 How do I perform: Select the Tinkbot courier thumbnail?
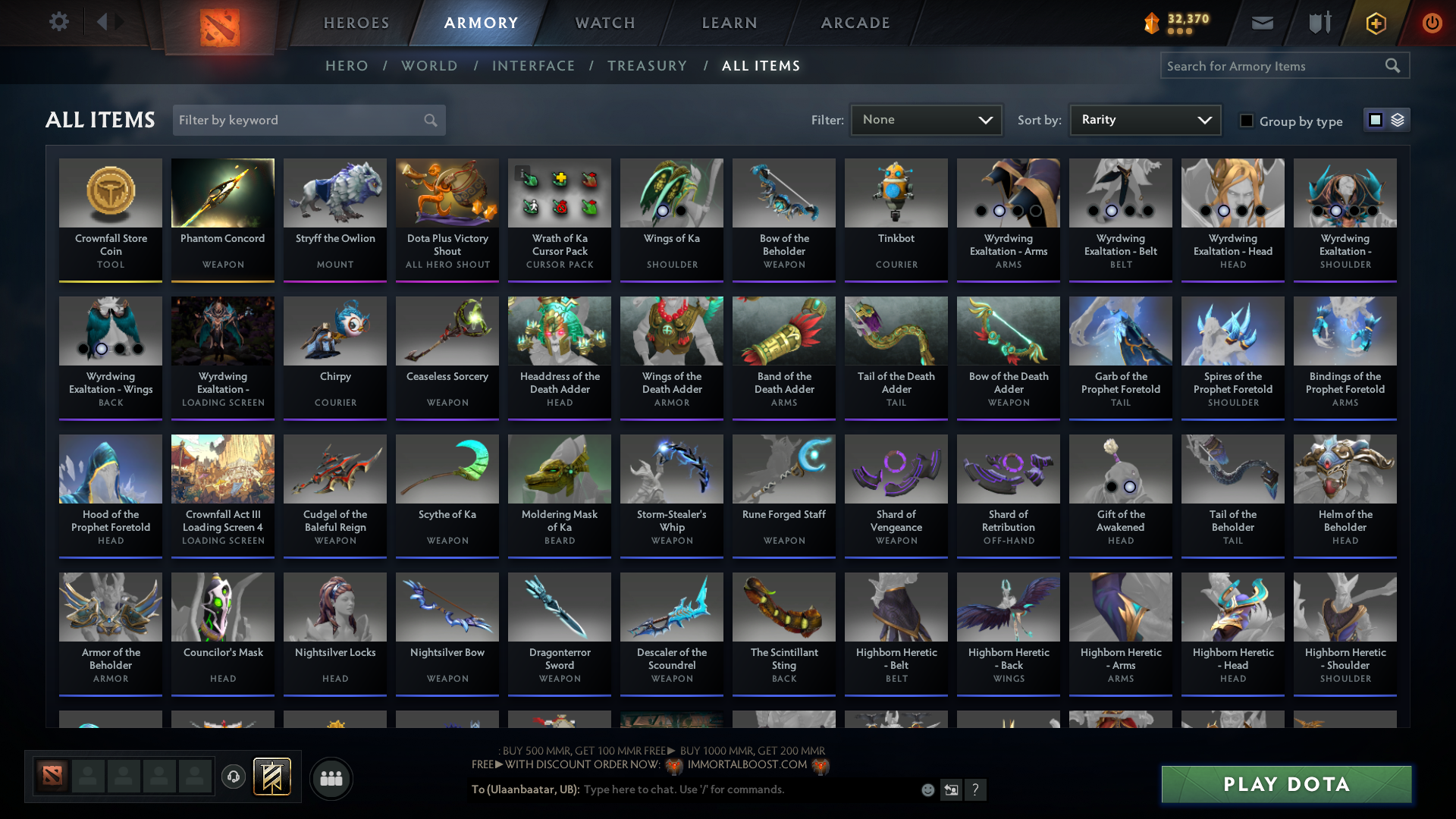(896, 193)
